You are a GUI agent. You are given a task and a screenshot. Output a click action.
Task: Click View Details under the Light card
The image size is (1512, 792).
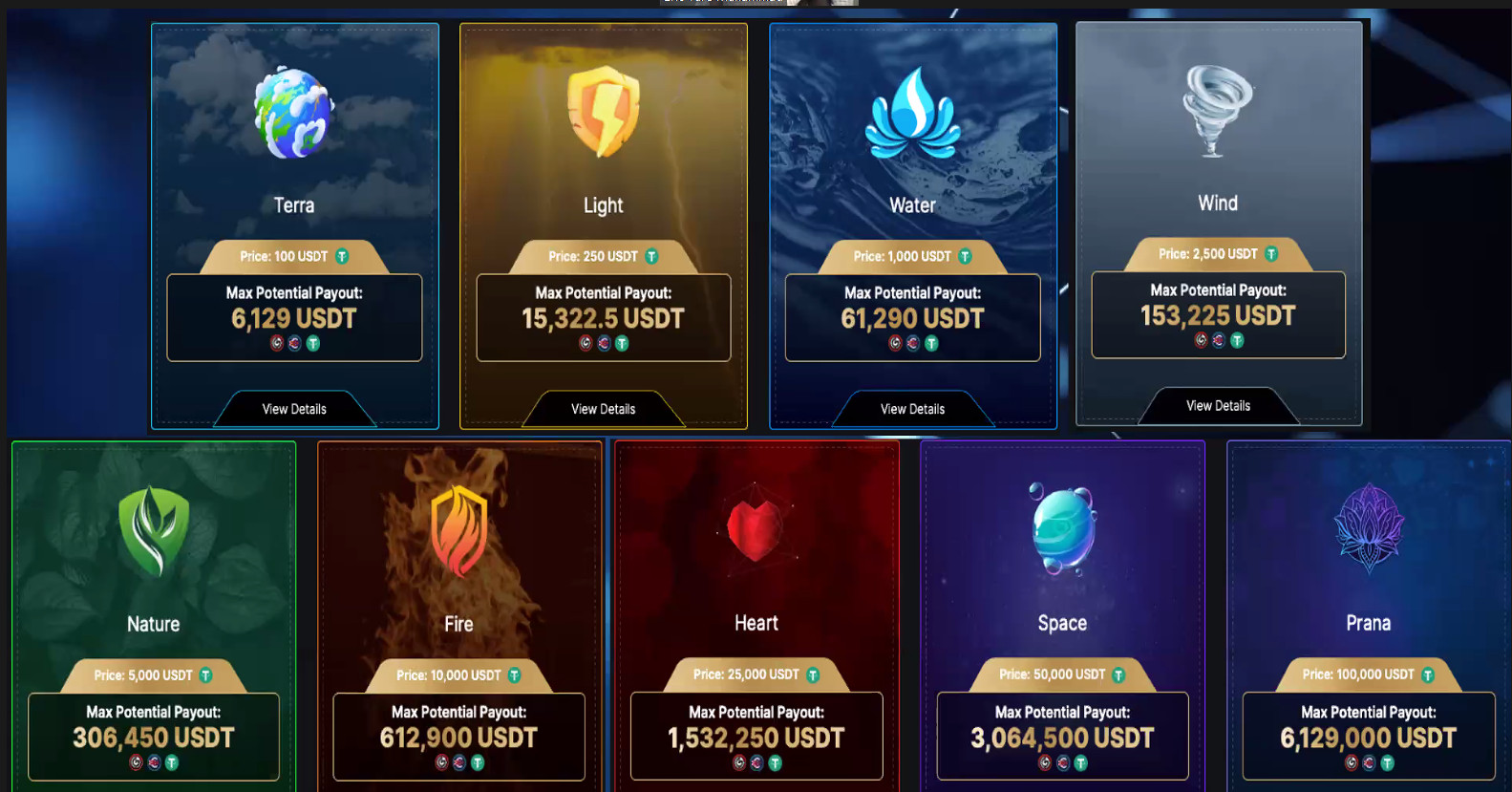point(603,409)
